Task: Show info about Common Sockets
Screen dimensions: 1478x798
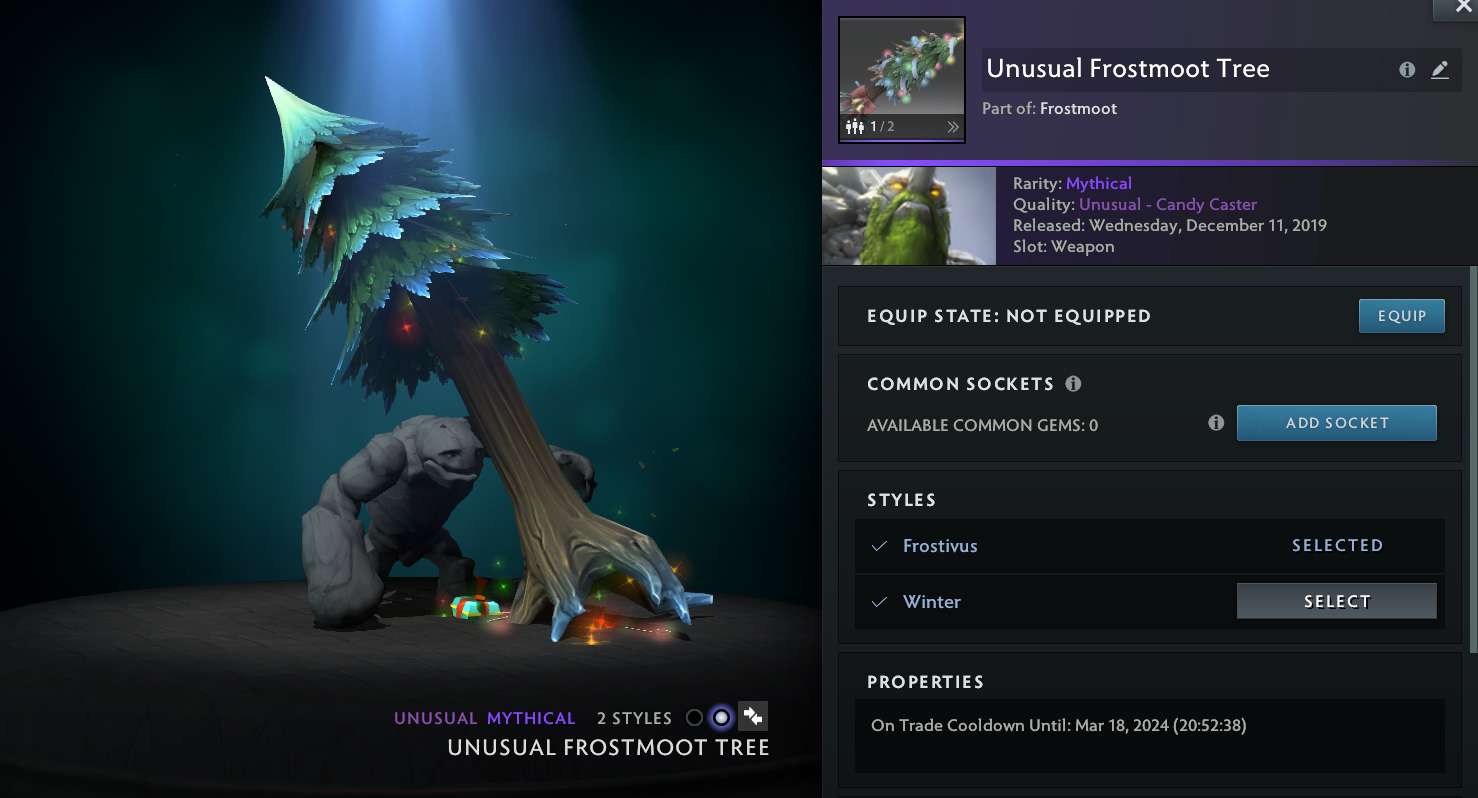Action: pos(1073,384)
